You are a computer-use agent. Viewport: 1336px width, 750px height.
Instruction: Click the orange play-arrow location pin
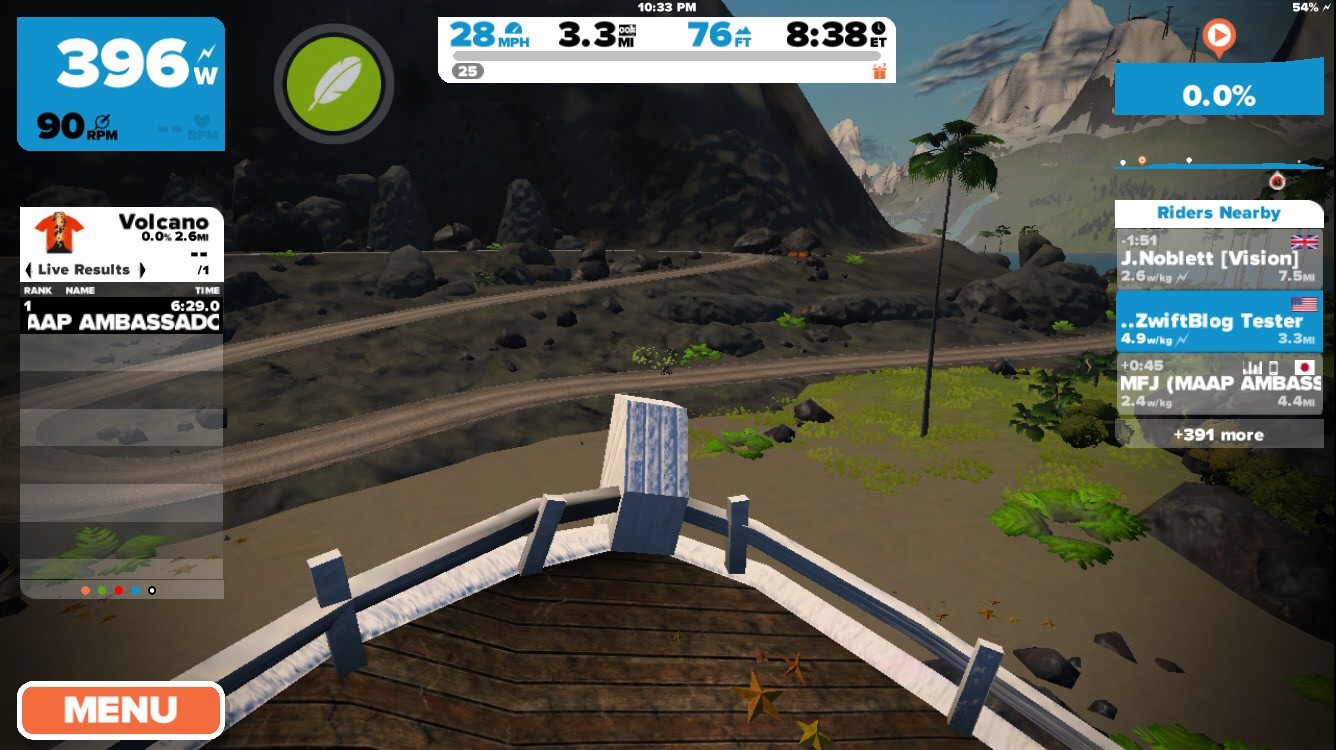click(1218, 38)
